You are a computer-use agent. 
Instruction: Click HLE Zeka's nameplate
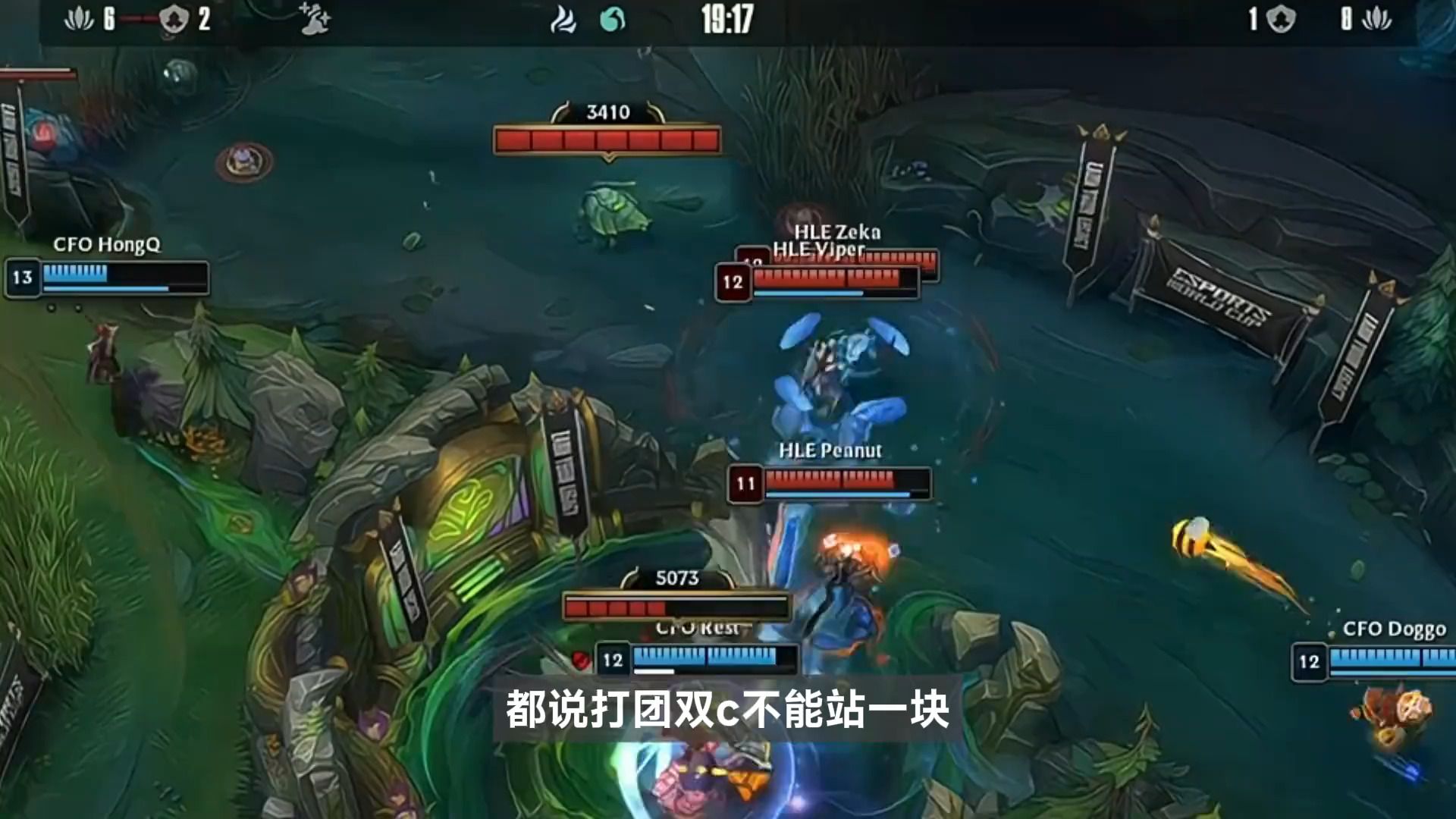pos(838,233)
